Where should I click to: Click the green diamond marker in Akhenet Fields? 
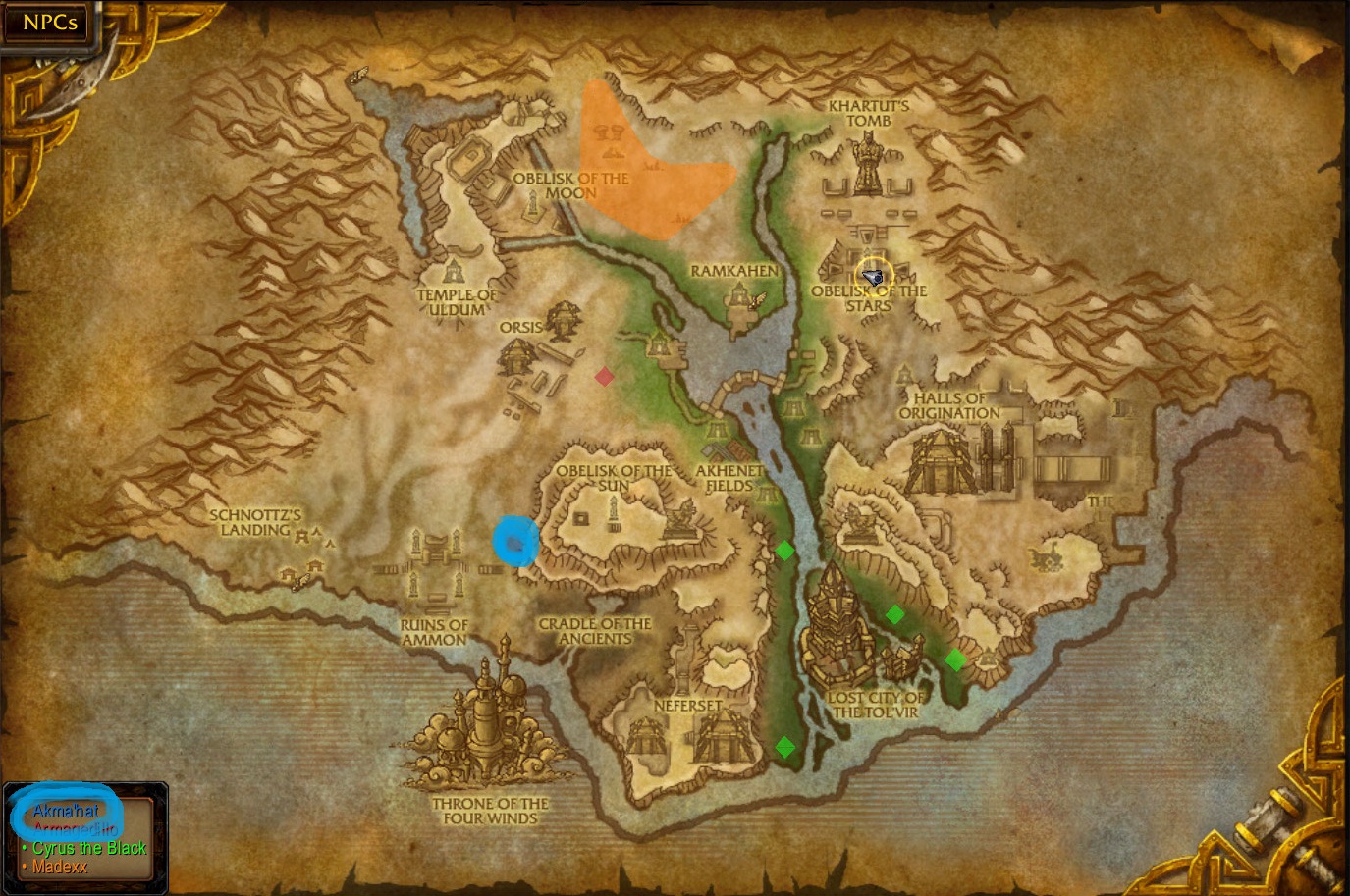[x=784, y=552]
